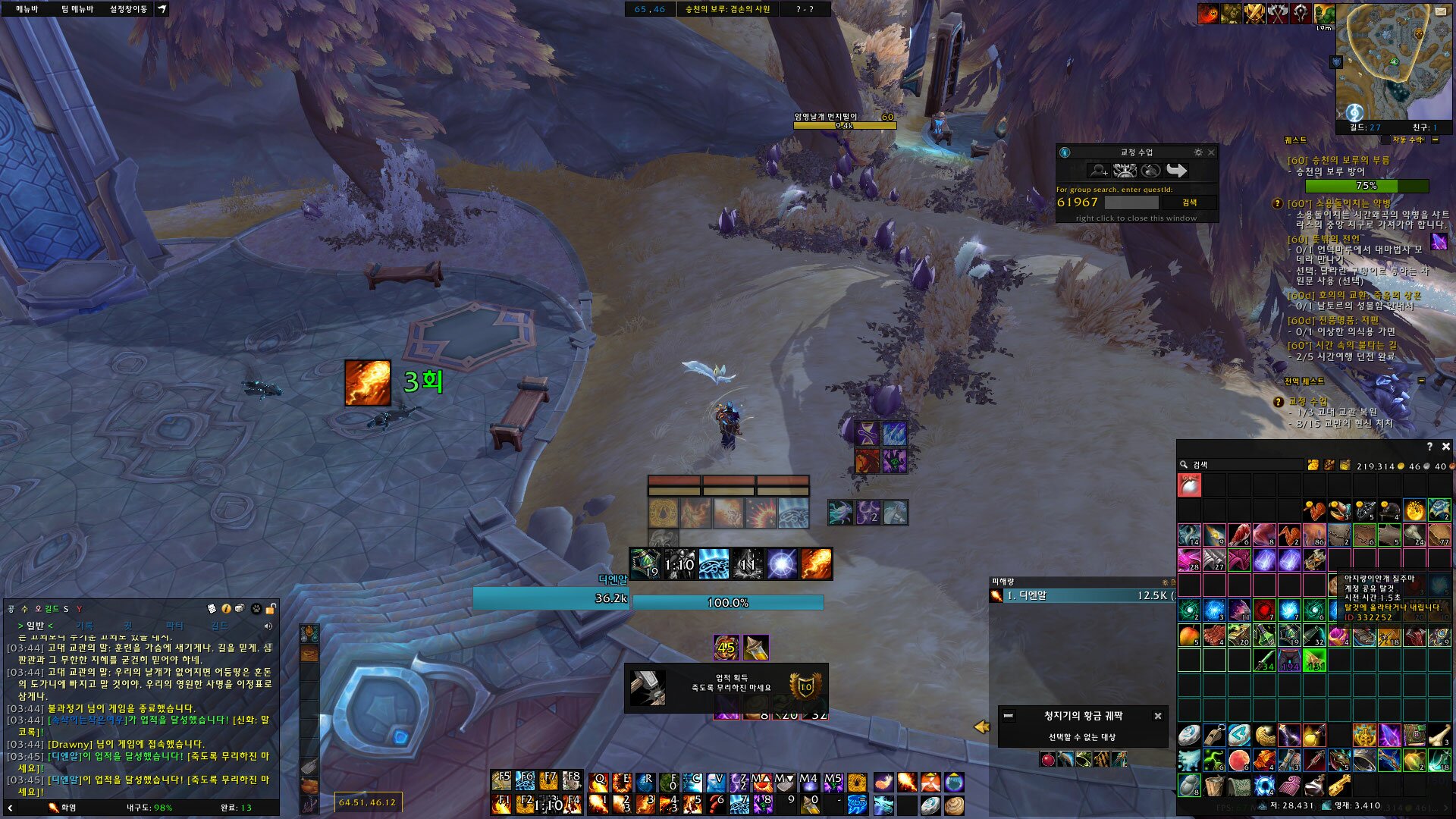This screenshot has width=1456, height=819.
Task: Click the 검색 button beside quest ID field
Action: 1189,202
